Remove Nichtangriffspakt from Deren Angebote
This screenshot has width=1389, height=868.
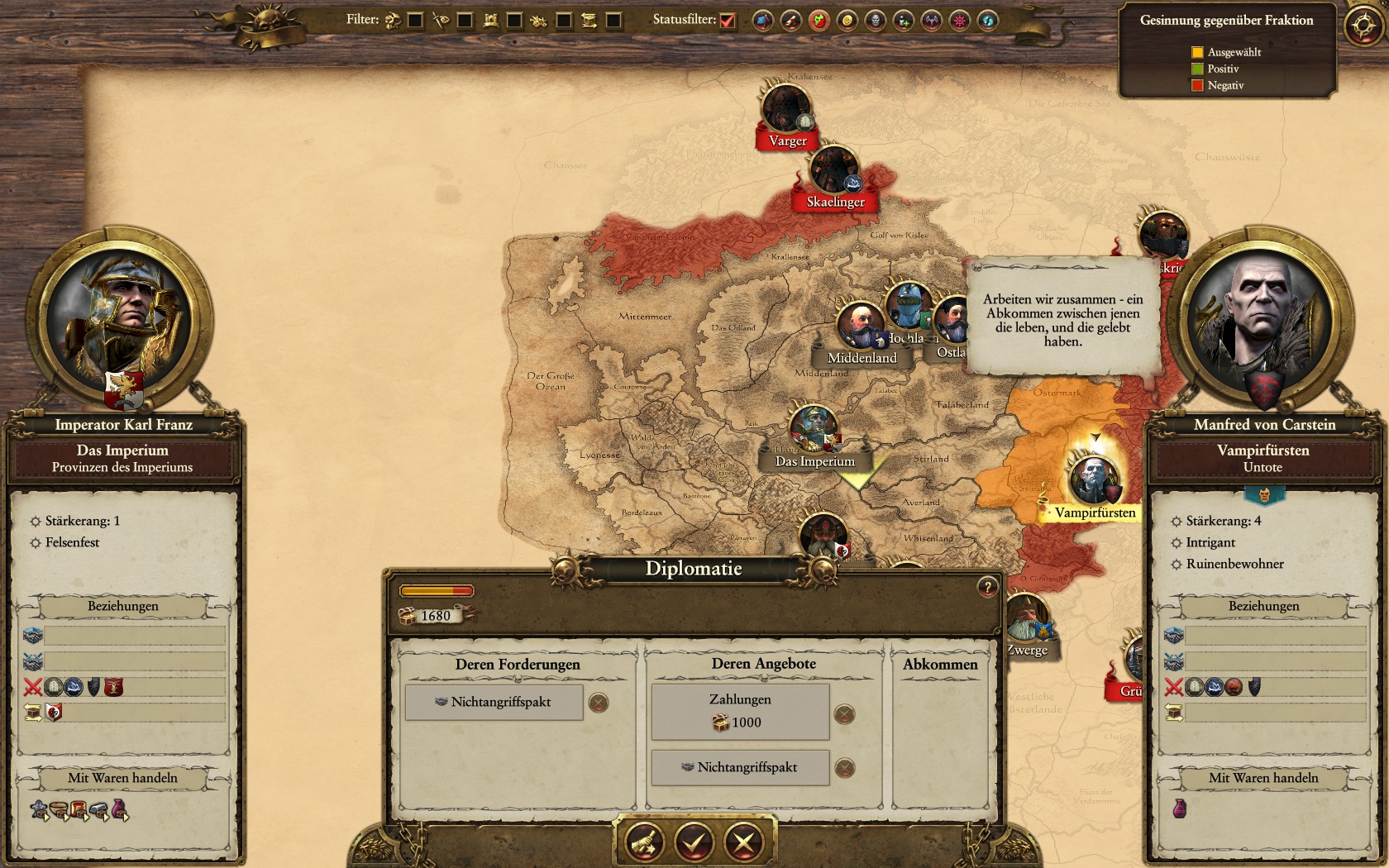point(844,768)
